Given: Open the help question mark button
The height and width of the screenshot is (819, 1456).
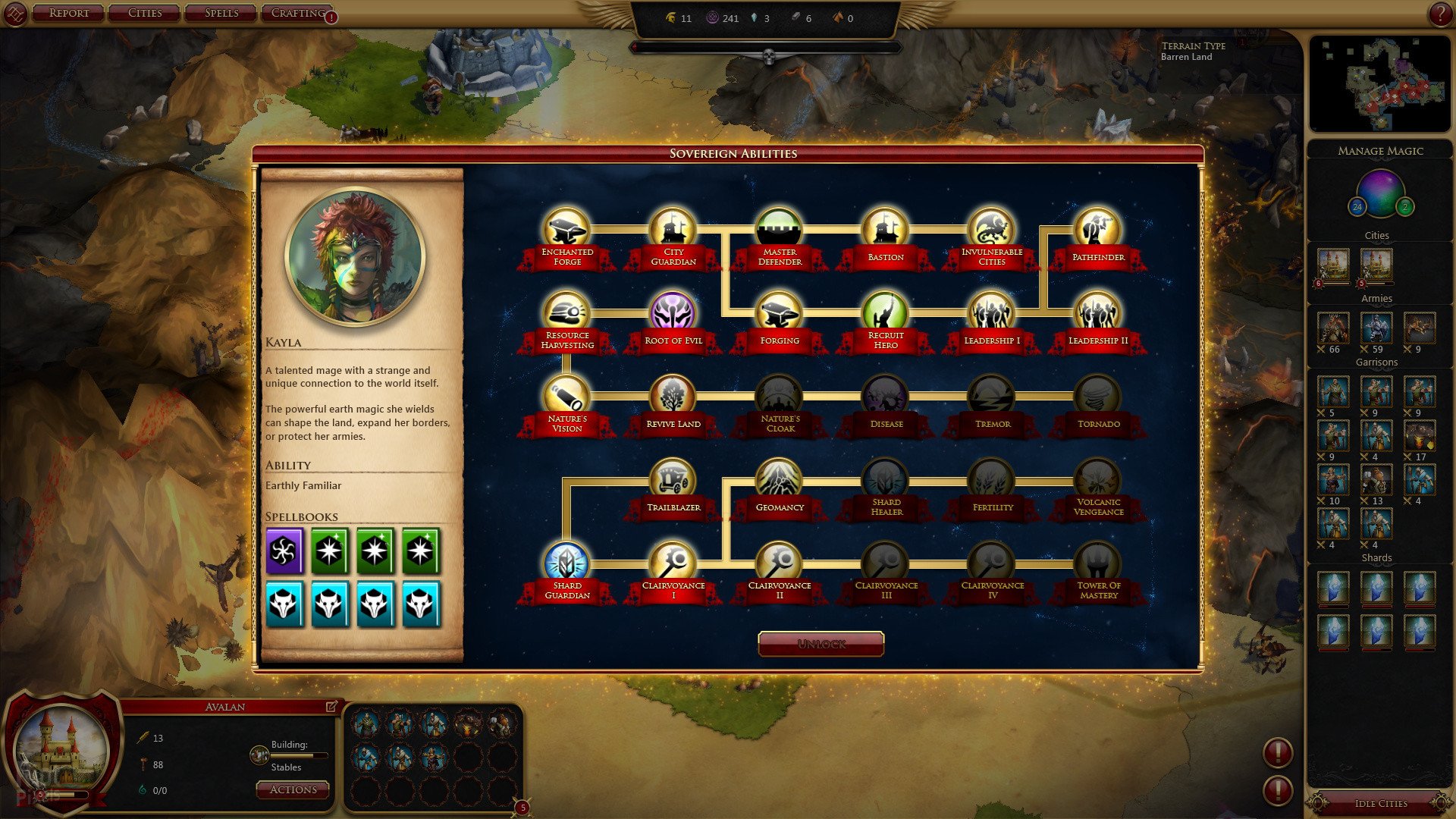Looking at the screenshot, I should pos(1439,14).
